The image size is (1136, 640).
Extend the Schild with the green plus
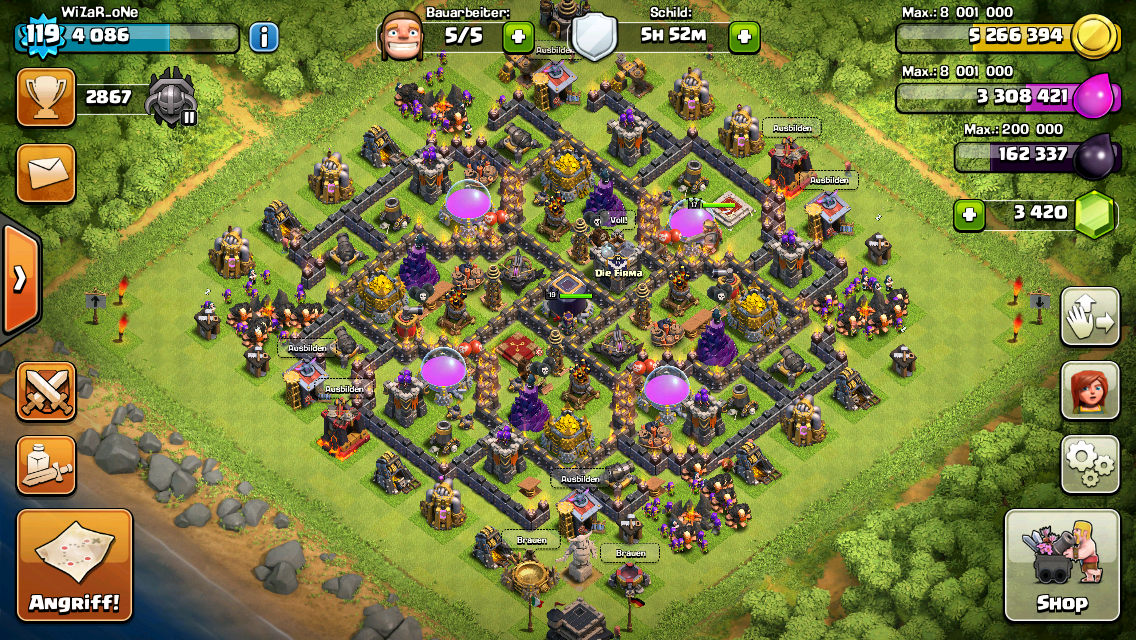coord(744,38)
